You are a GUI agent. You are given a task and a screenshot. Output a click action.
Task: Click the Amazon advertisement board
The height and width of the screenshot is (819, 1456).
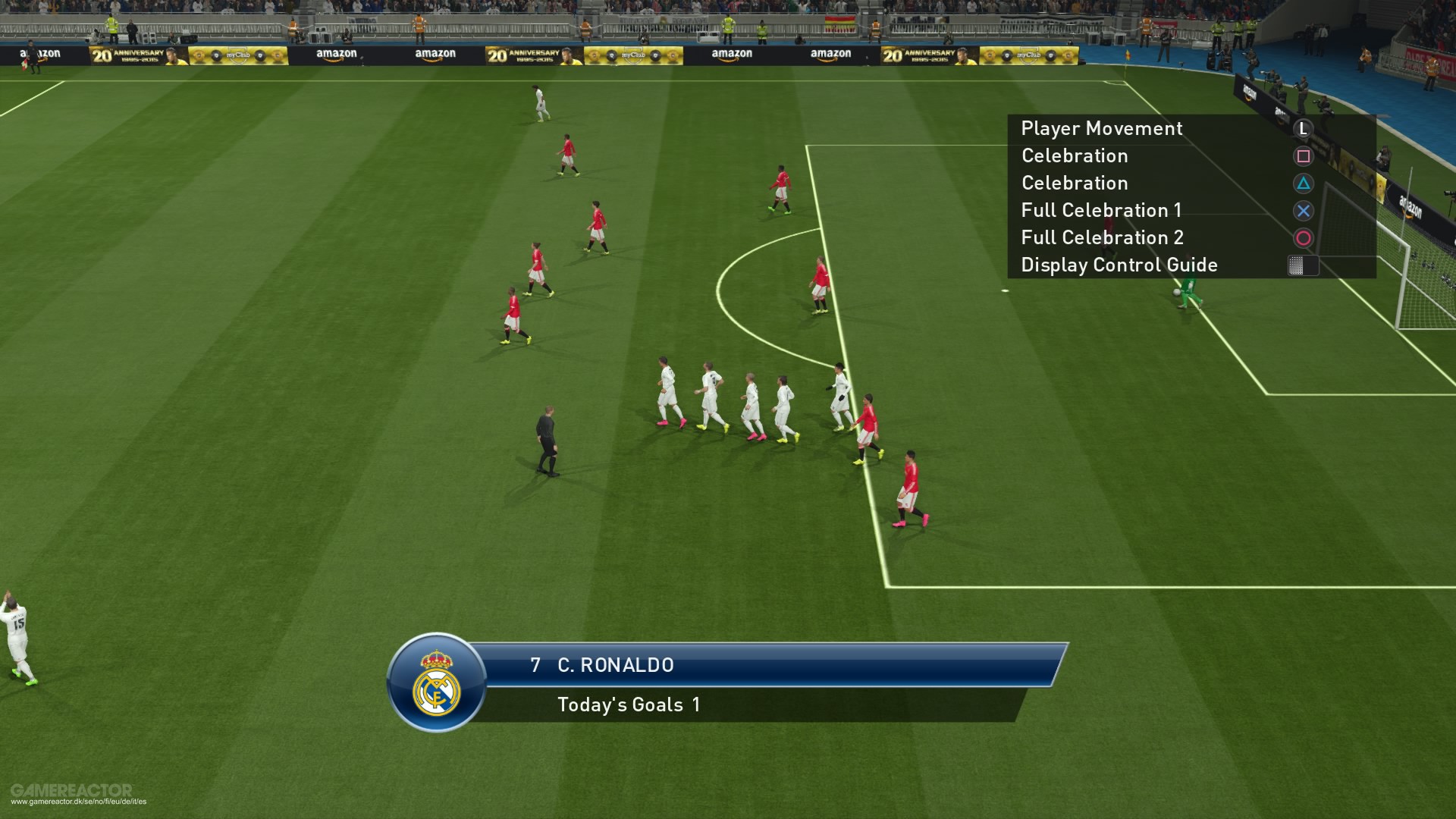coord(731,54)
